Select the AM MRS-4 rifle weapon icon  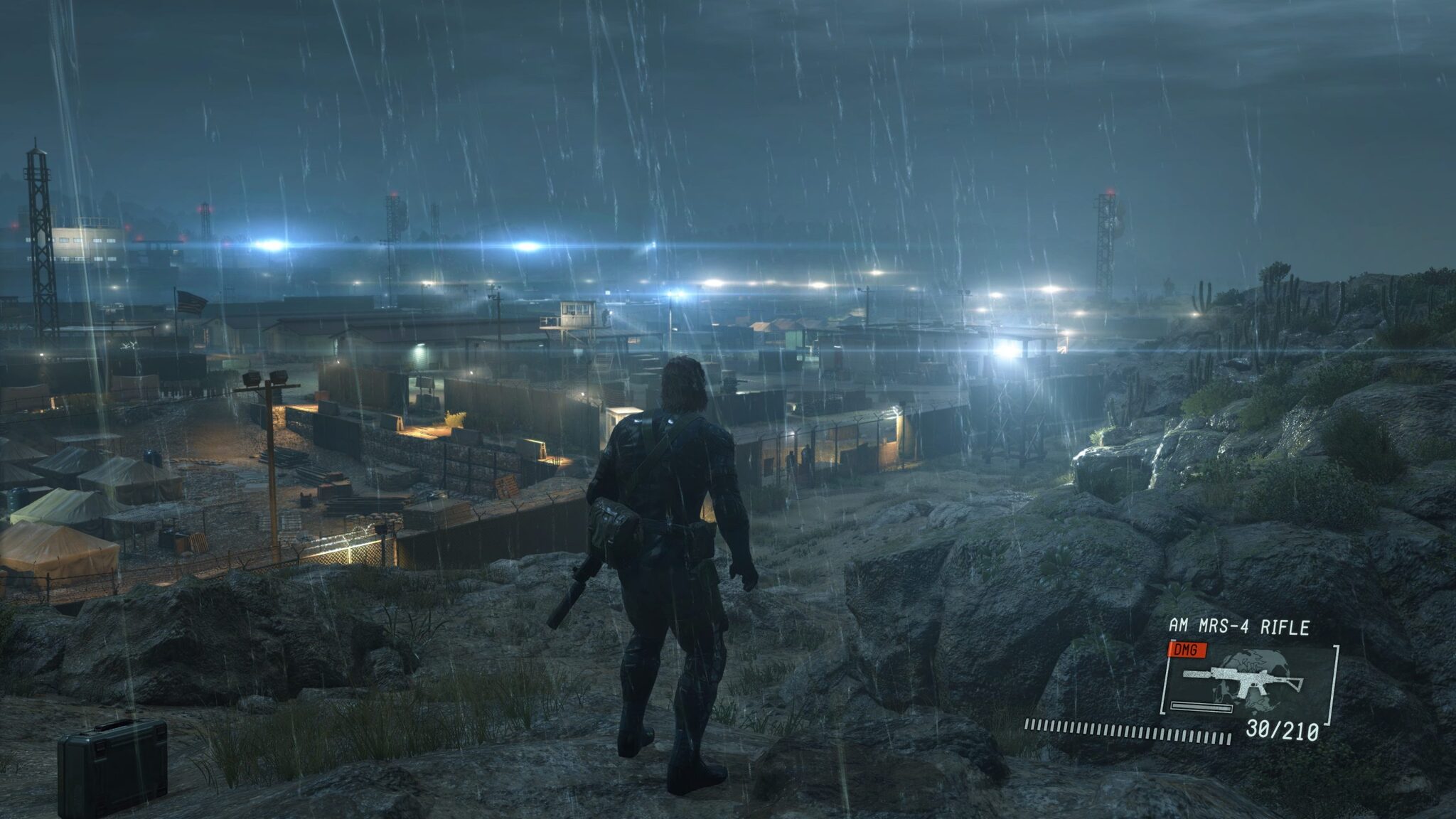1242,681
